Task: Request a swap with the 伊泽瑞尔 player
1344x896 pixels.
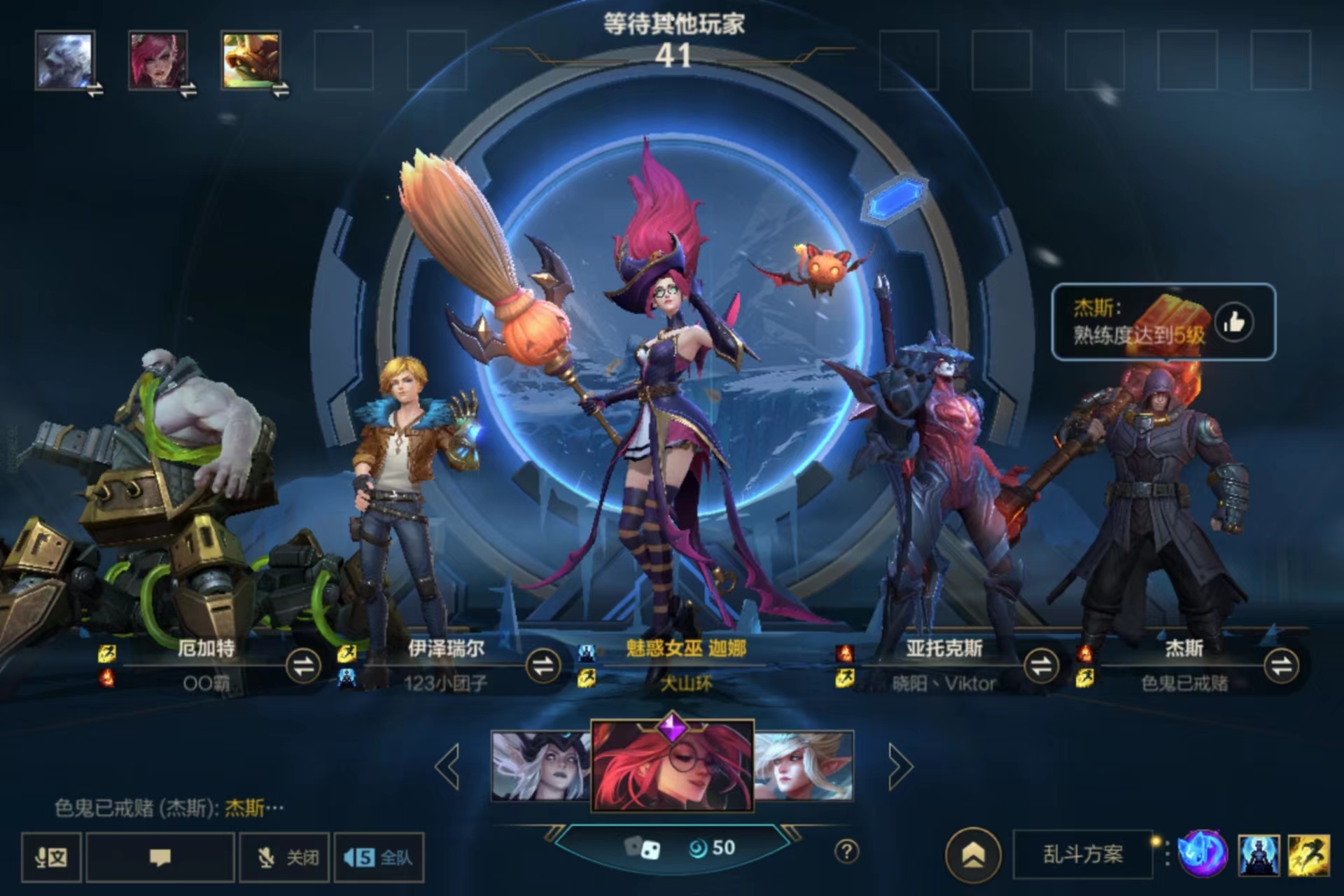Action: tap(543, 666)
